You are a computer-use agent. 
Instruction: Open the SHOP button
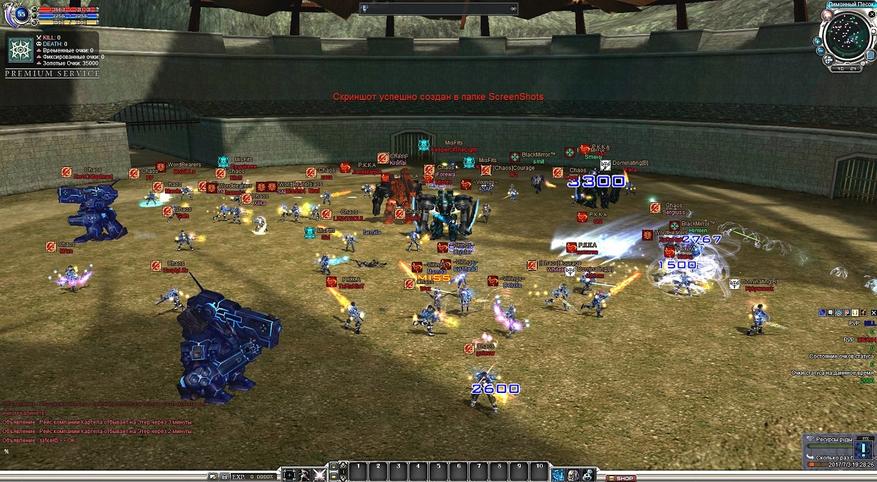624,478
